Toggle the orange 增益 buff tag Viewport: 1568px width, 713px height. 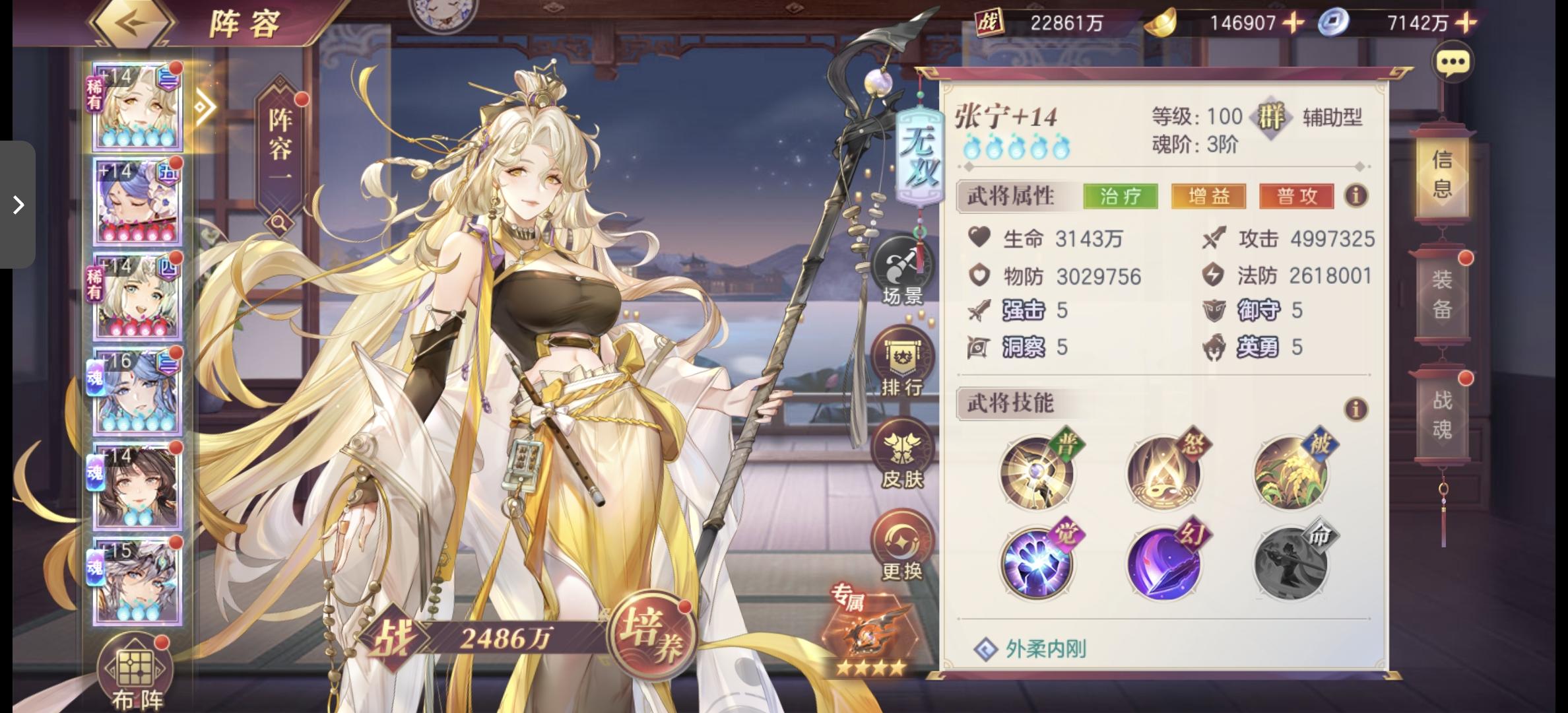(1209, 196)
